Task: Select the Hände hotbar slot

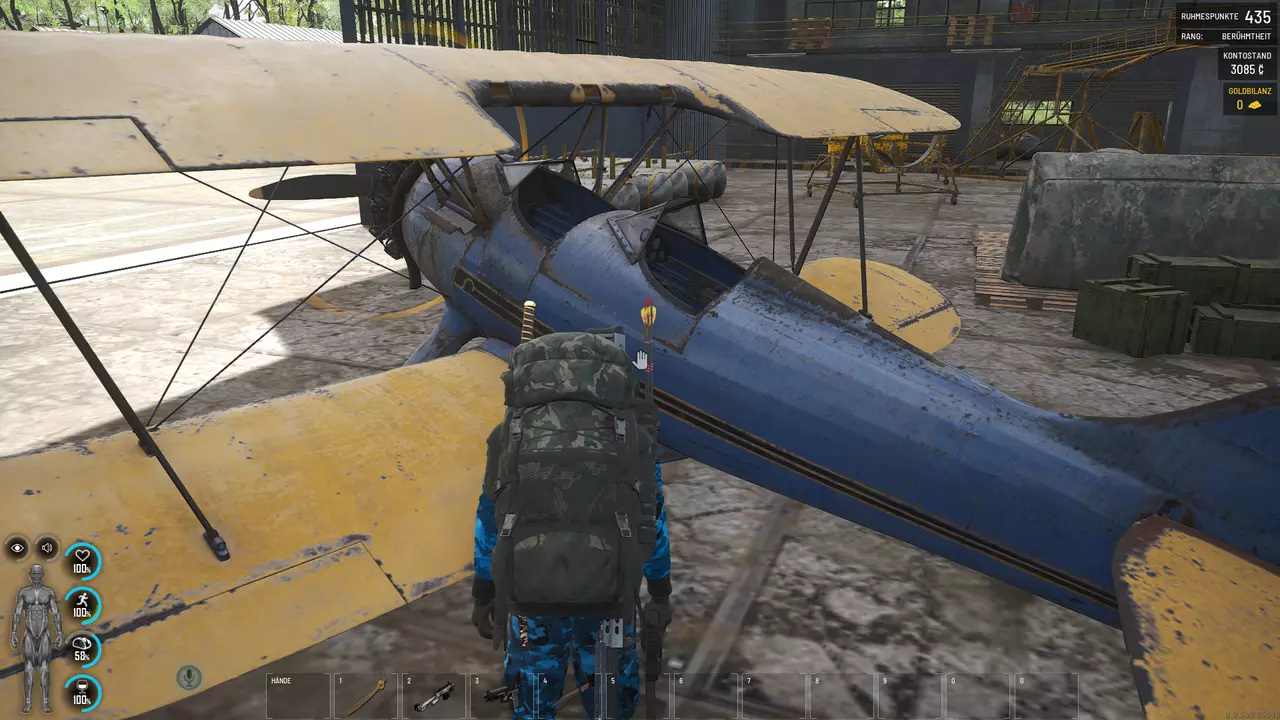Action: [x=297, y=695]
